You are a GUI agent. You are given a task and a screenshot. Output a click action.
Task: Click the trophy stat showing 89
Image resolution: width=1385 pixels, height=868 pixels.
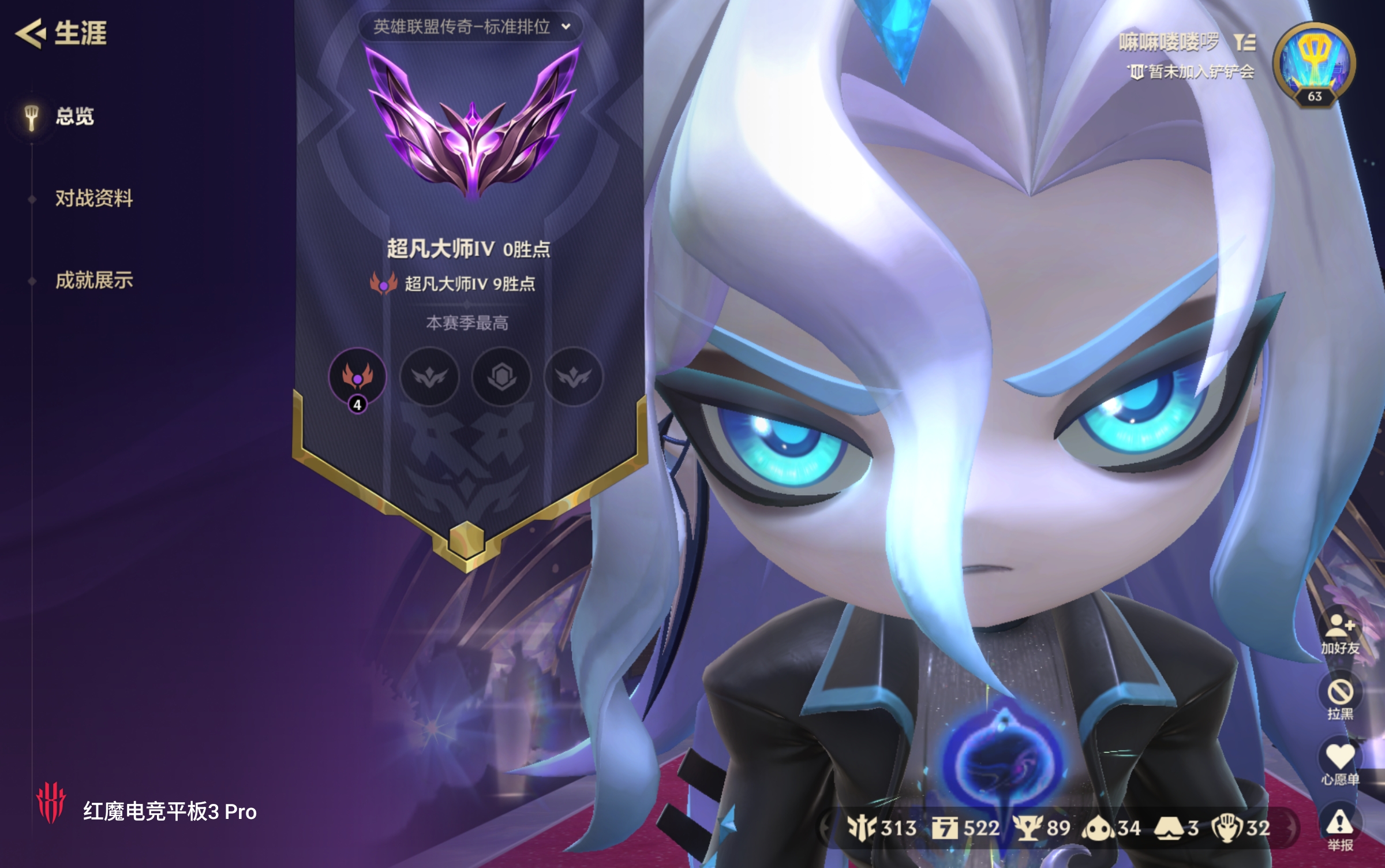coord(1044,829)
